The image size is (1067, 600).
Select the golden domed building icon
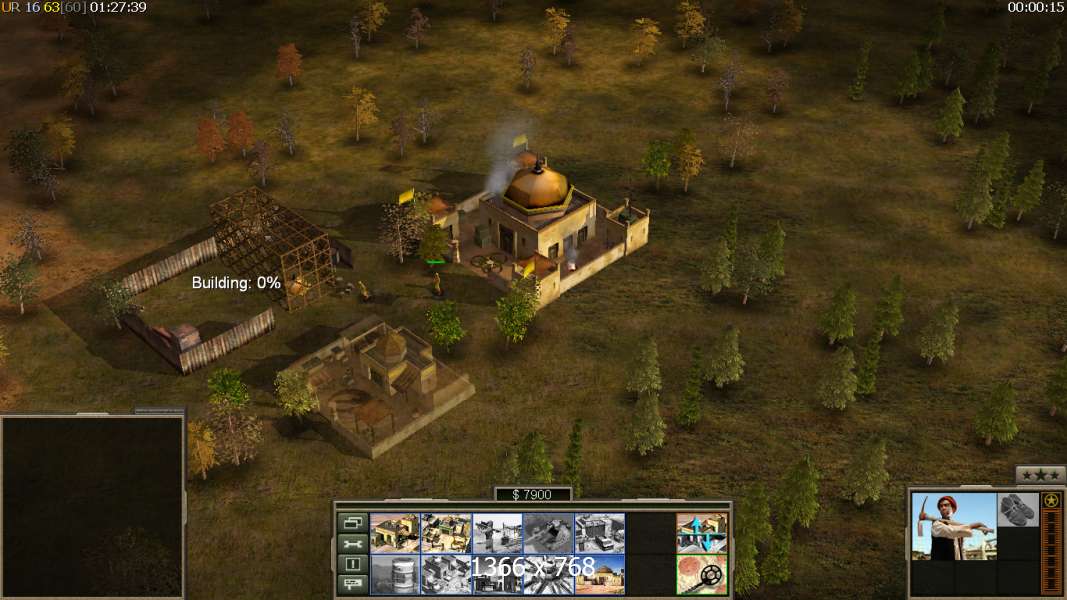[599, 574]
